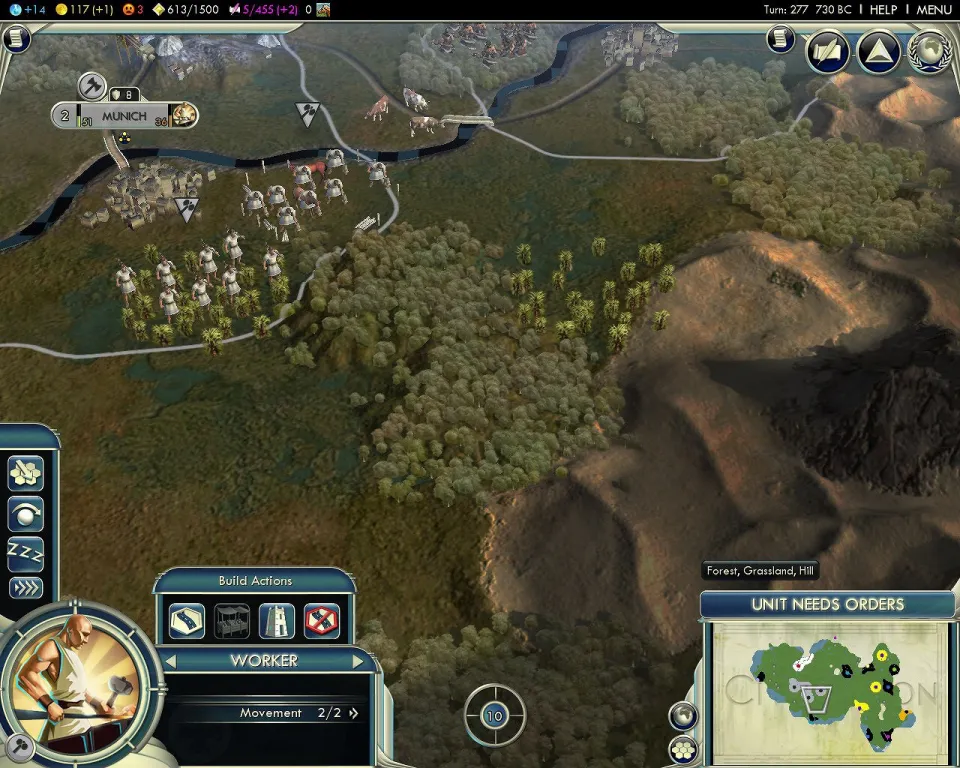960x768 pixels.
Task: Select the remove road action
Action: click(x=322, y=620)
